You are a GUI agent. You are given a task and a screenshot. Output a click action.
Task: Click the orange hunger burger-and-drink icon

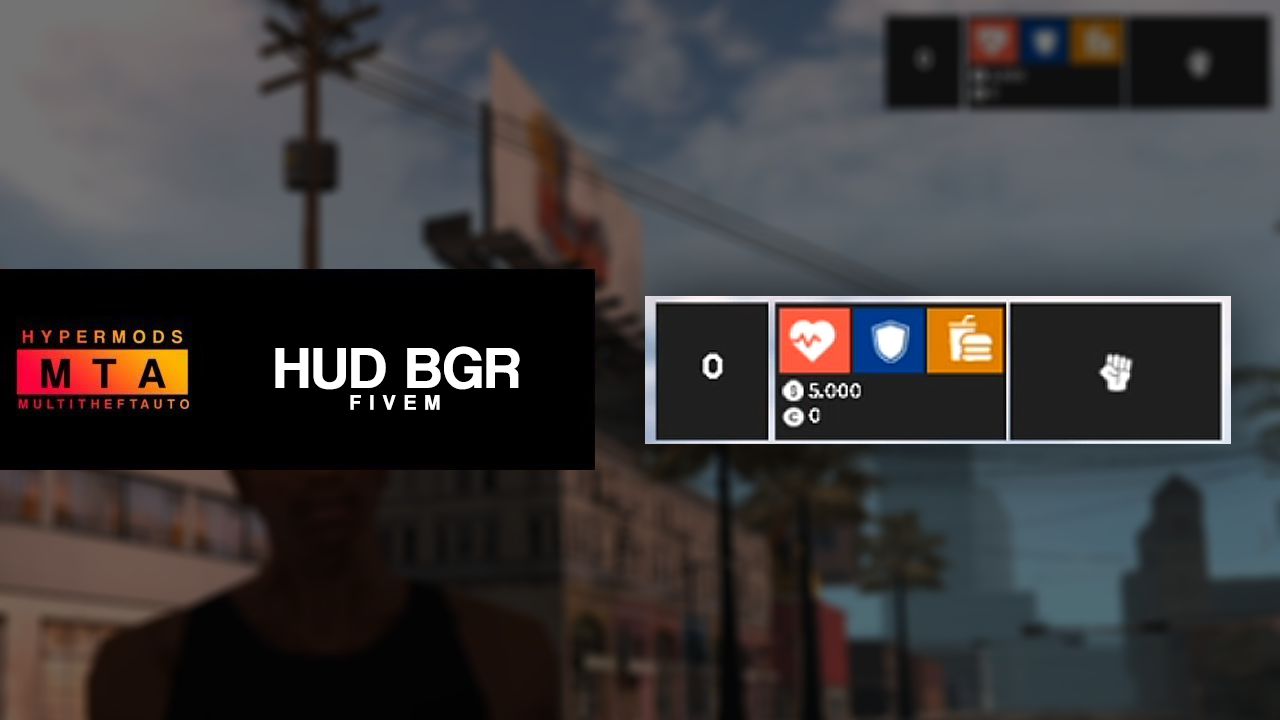point(965,340)
